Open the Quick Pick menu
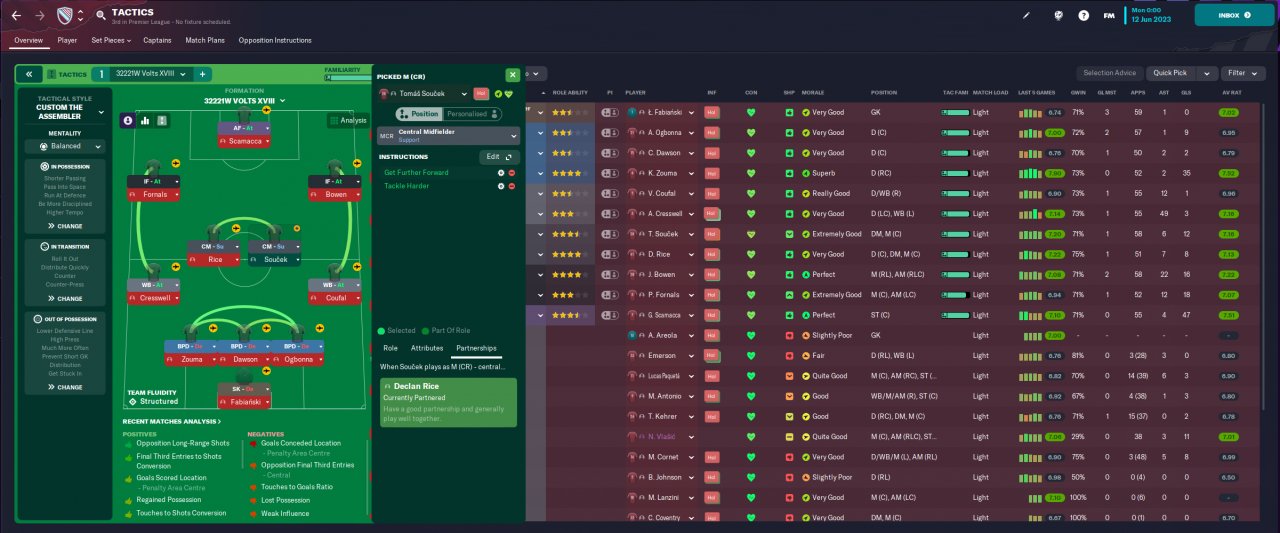 pyautogui.click(x=1181, y=73)
